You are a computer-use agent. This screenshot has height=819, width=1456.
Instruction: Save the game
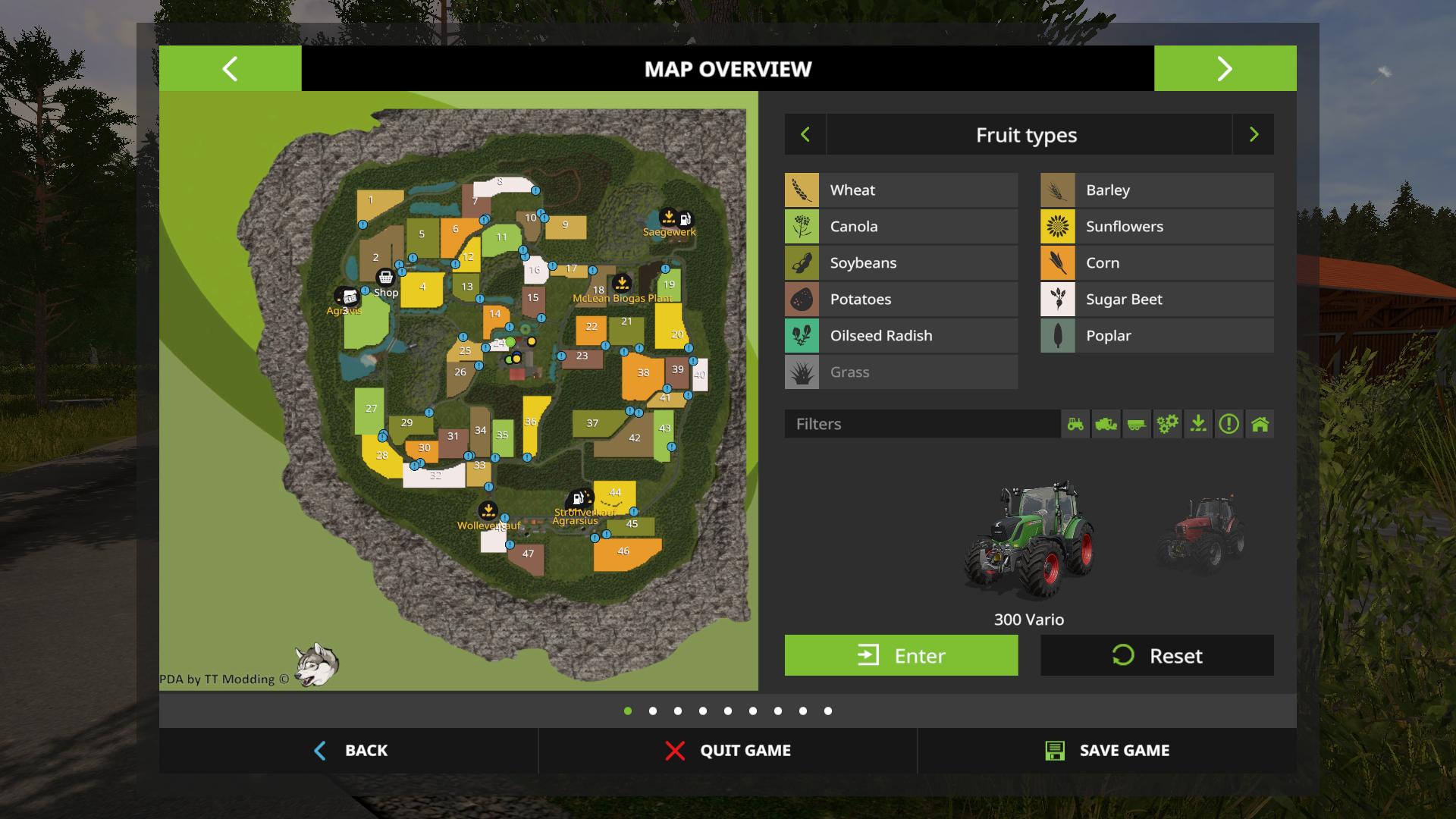point(1107,751)
